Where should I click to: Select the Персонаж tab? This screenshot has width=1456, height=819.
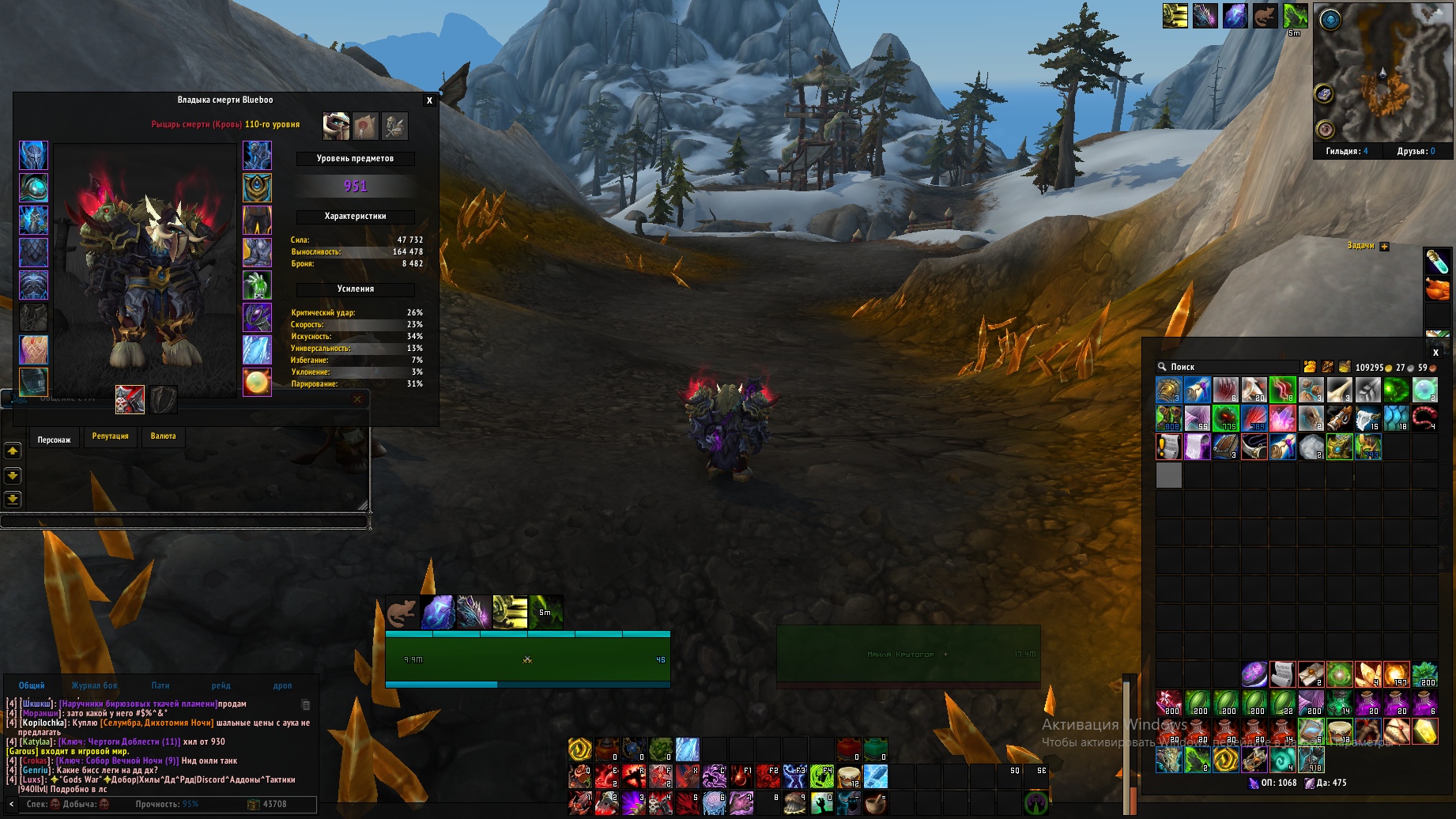54,439
